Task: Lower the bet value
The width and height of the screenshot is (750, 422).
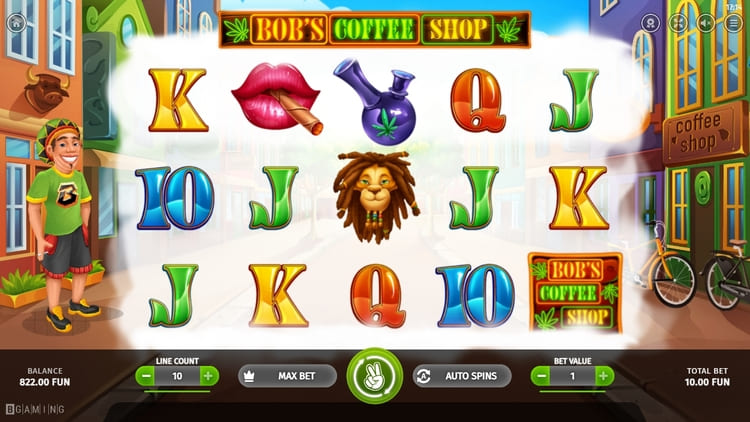Action: click(x=541, y=376)
